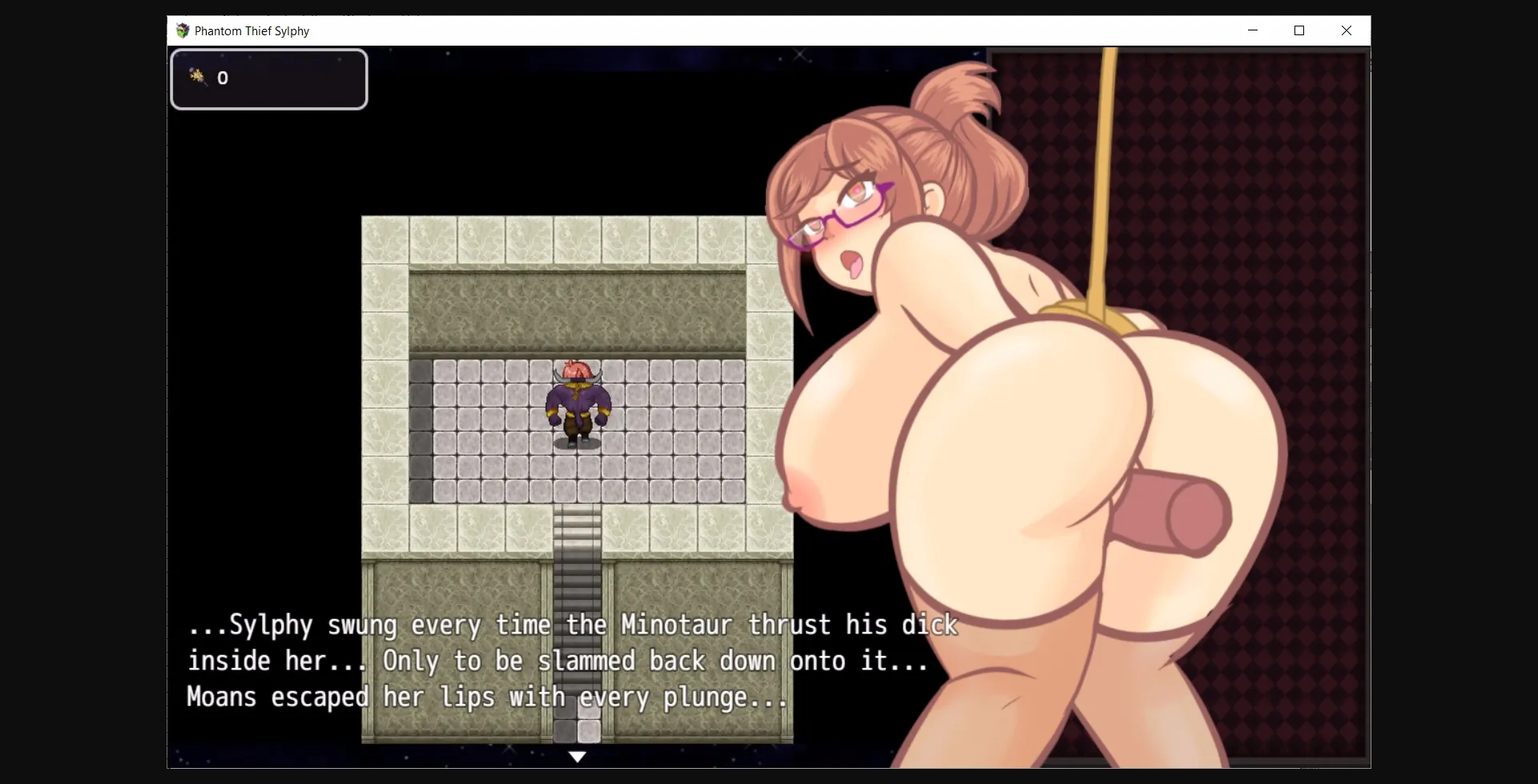Click the minimize window icon
1538x784 pixels.
[1252, 30]
